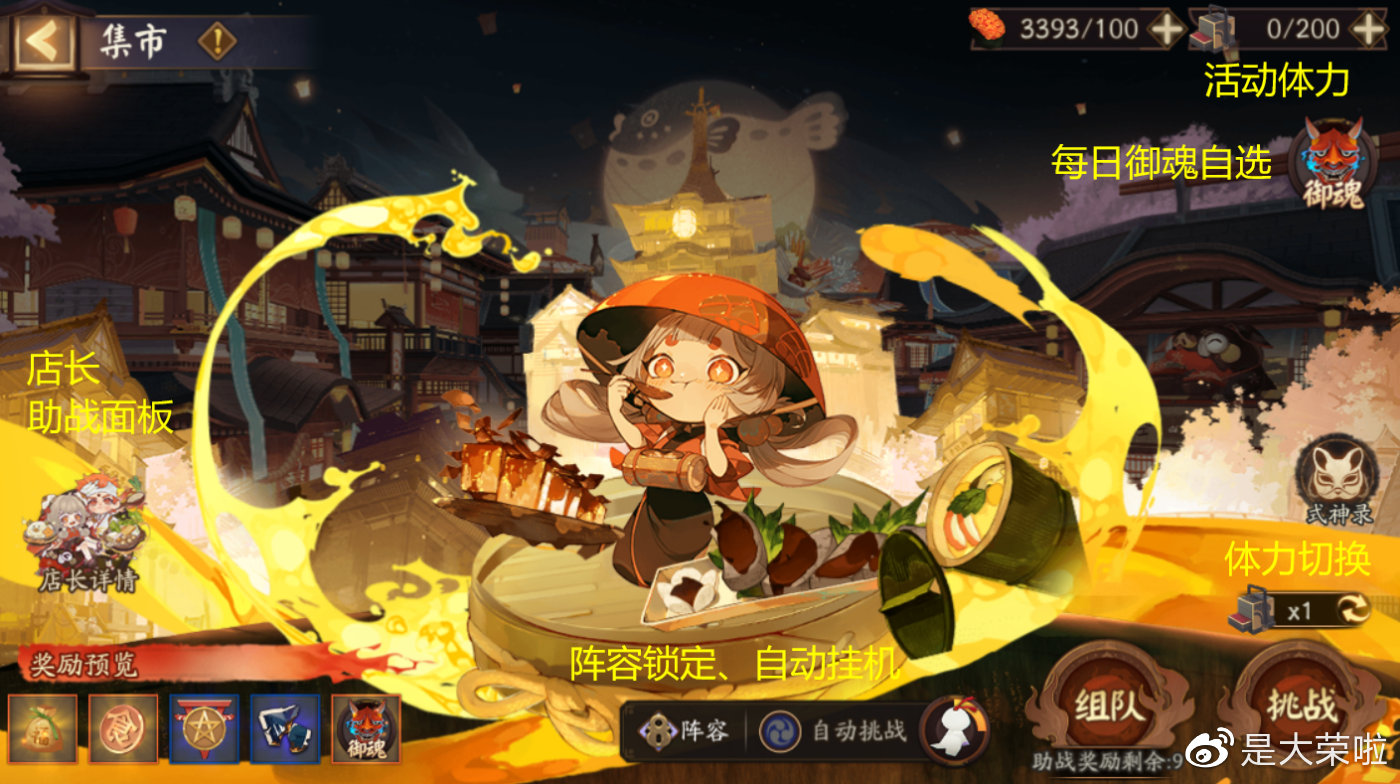Start the 挑战 challenge
This screenshot has height=784, width=1400.
point(1304,703)
